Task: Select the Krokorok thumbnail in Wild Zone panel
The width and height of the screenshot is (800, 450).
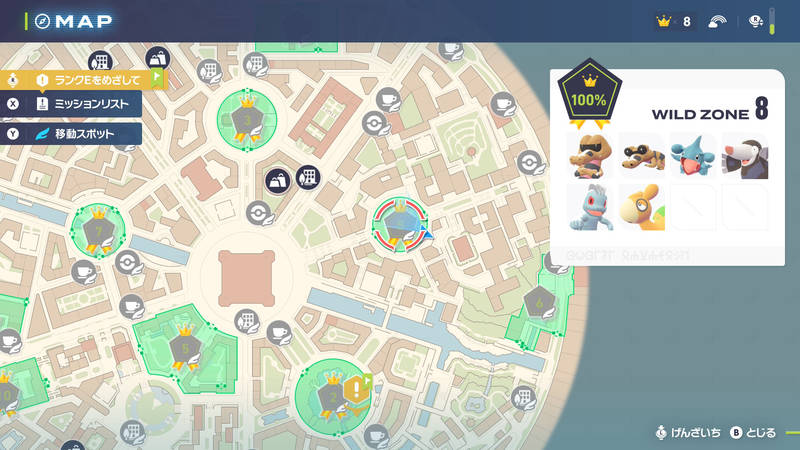Action: [589, 155]
